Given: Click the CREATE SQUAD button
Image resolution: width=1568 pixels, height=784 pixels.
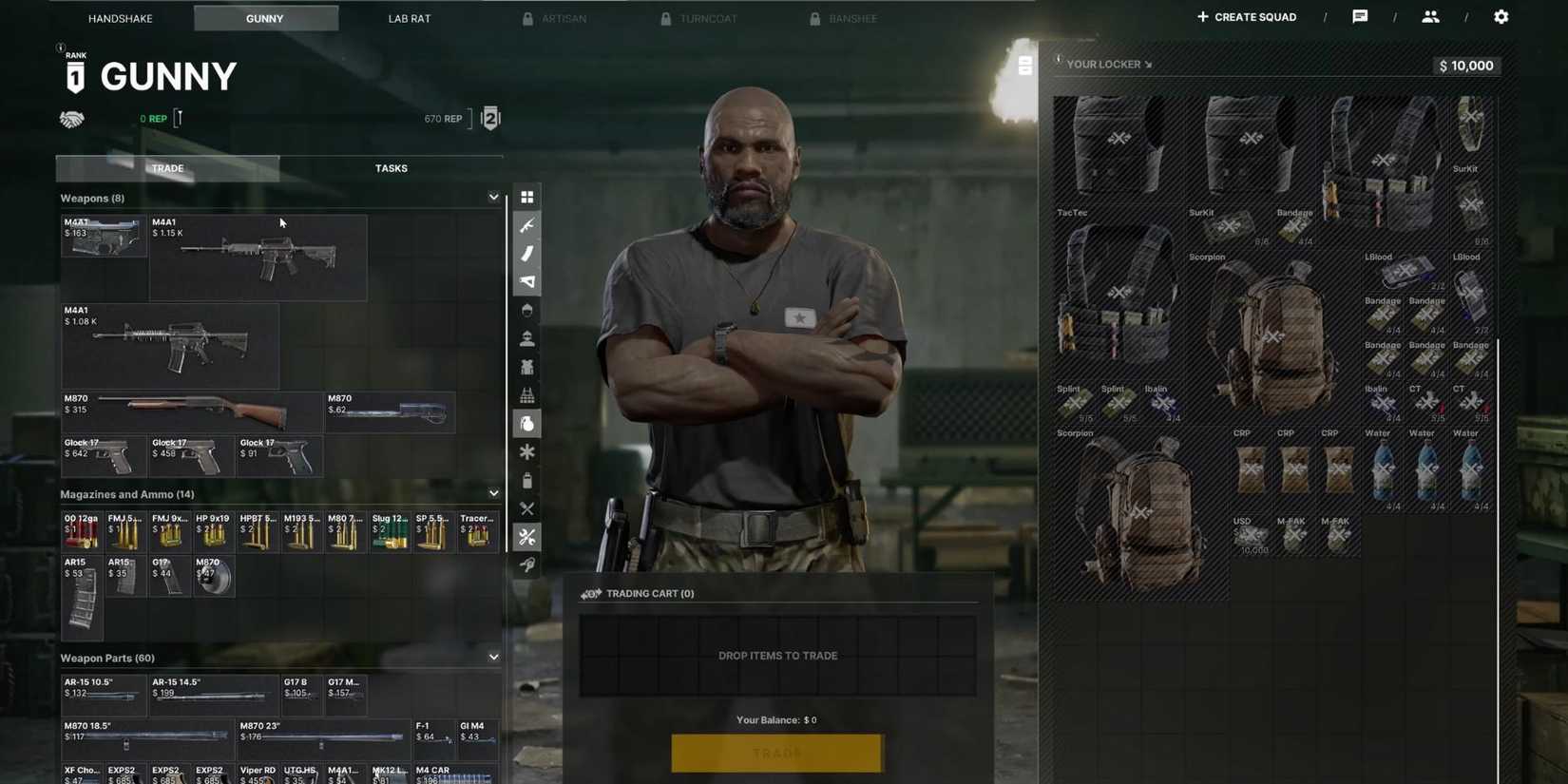Looking at the screenshot, I should coord(1246,16).
